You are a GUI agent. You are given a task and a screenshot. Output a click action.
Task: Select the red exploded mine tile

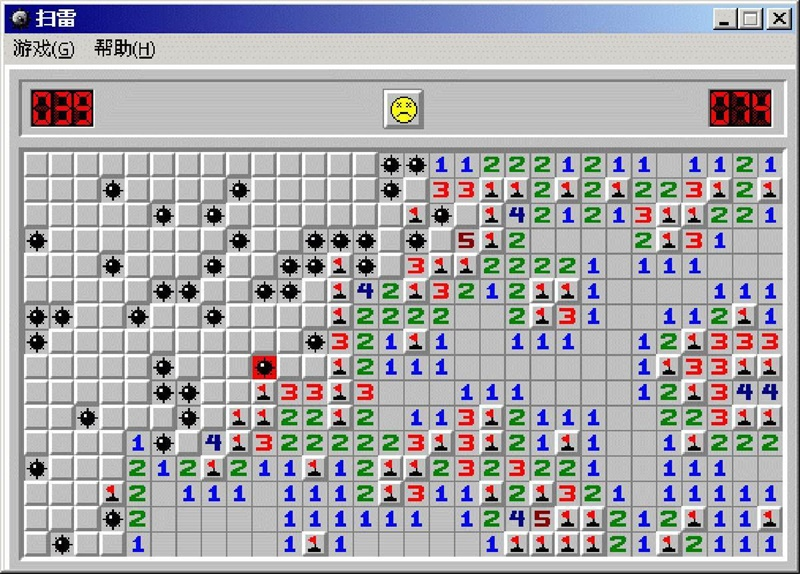pyautogui.click(x=264, y=367)
